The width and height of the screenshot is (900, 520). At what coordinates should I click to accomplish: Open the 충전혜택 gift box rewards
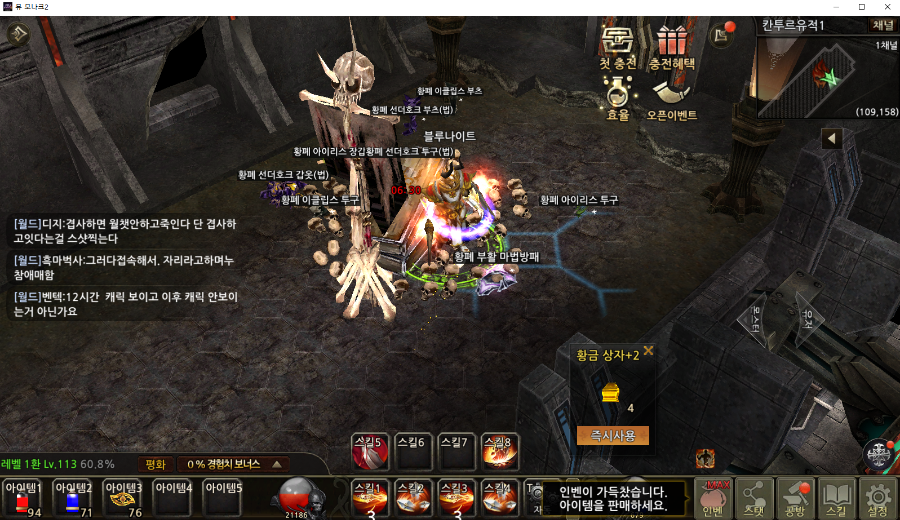[671, 47]
